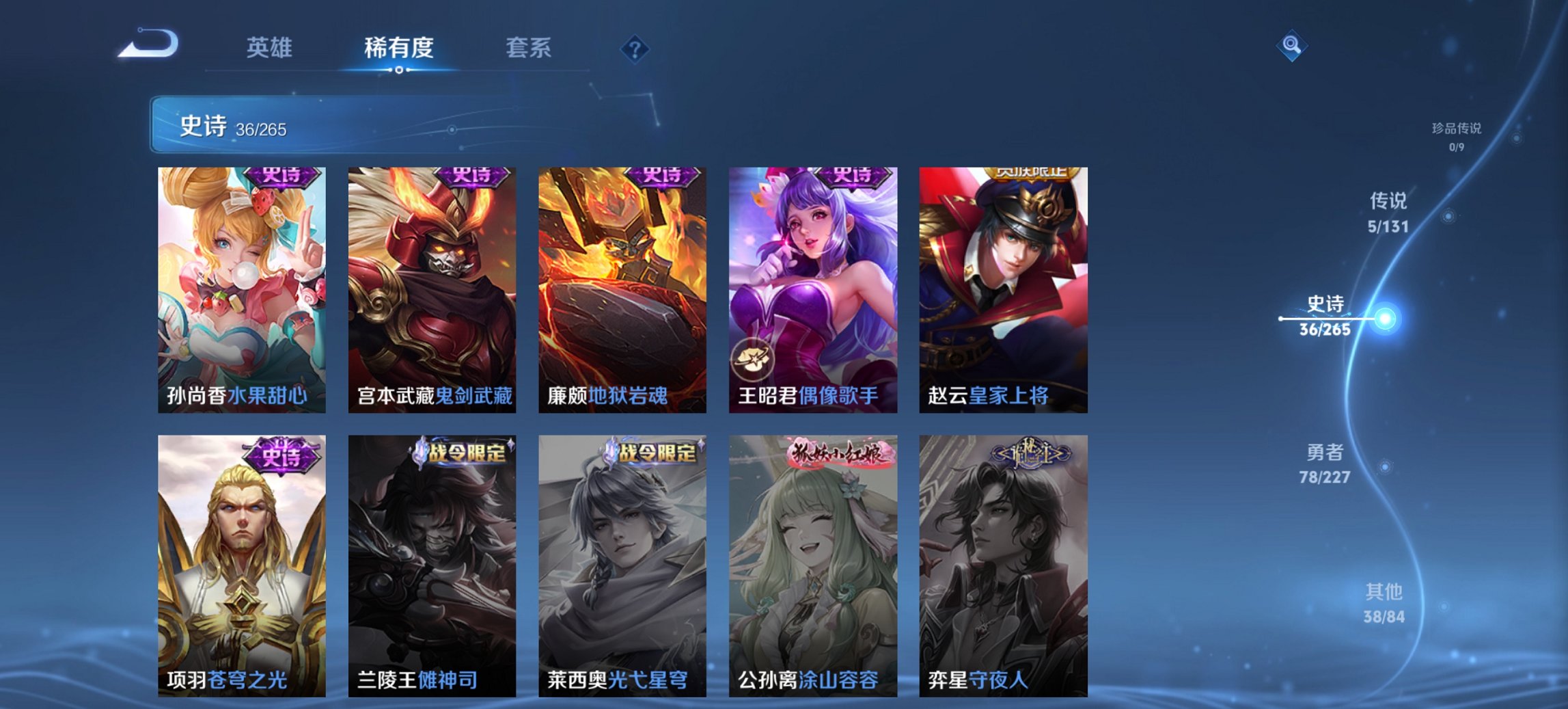
Task: Switch to the 套系 tab
Action: (x=529, y=47)
